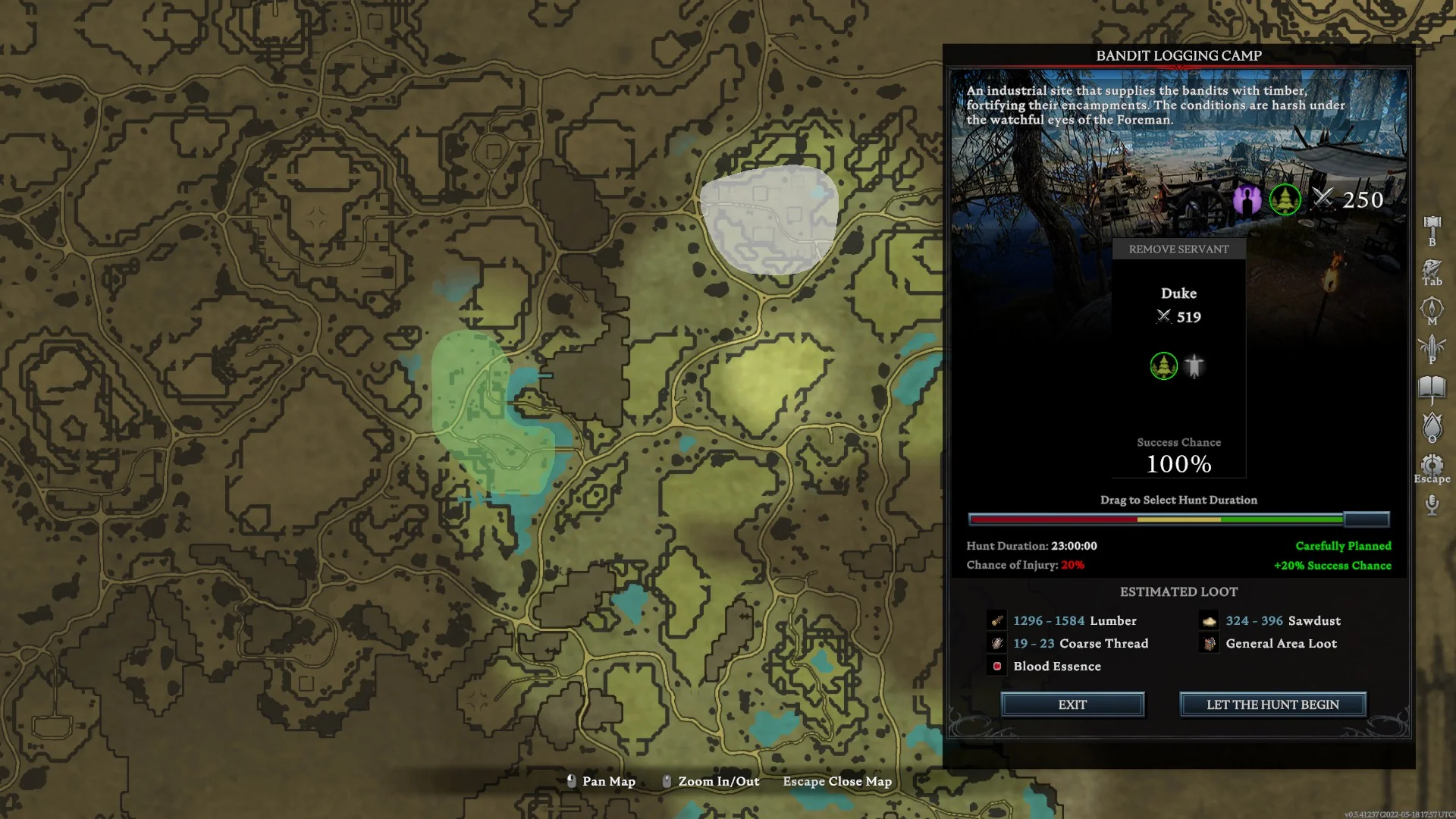The height and width of the screenshot is (819, 1456).
Task: Open the journal book icon
Action: (x=1432, y=388)
